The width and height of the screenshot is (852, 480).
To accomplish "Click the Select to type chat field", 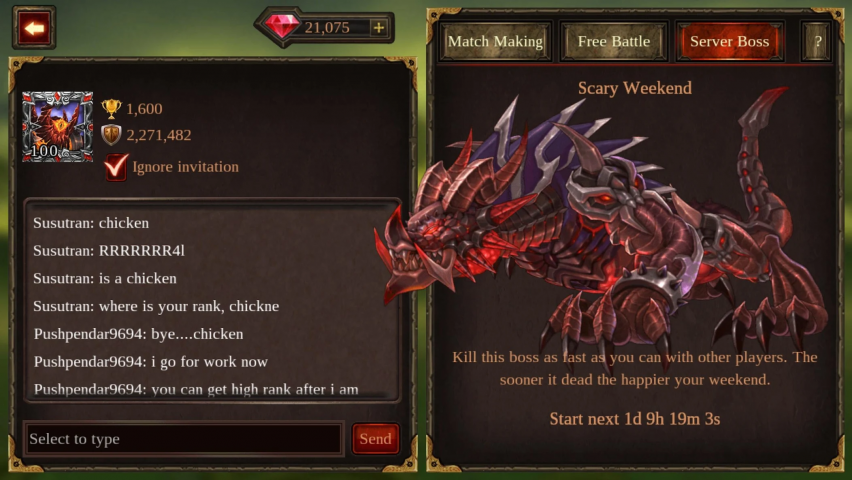I will 183,439.
